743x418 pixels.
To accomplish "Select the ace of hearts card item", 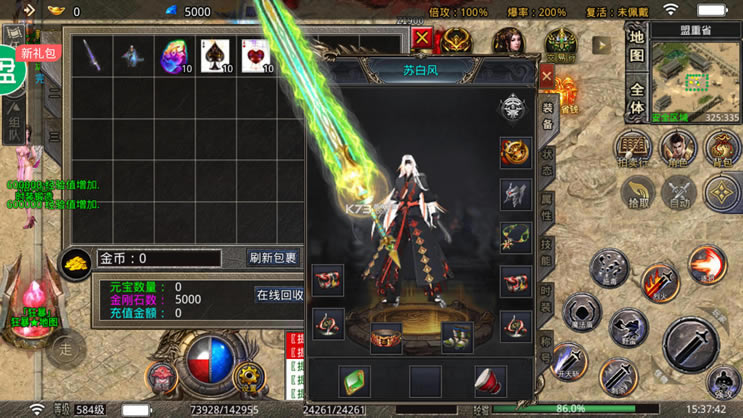I will (255, 56).
